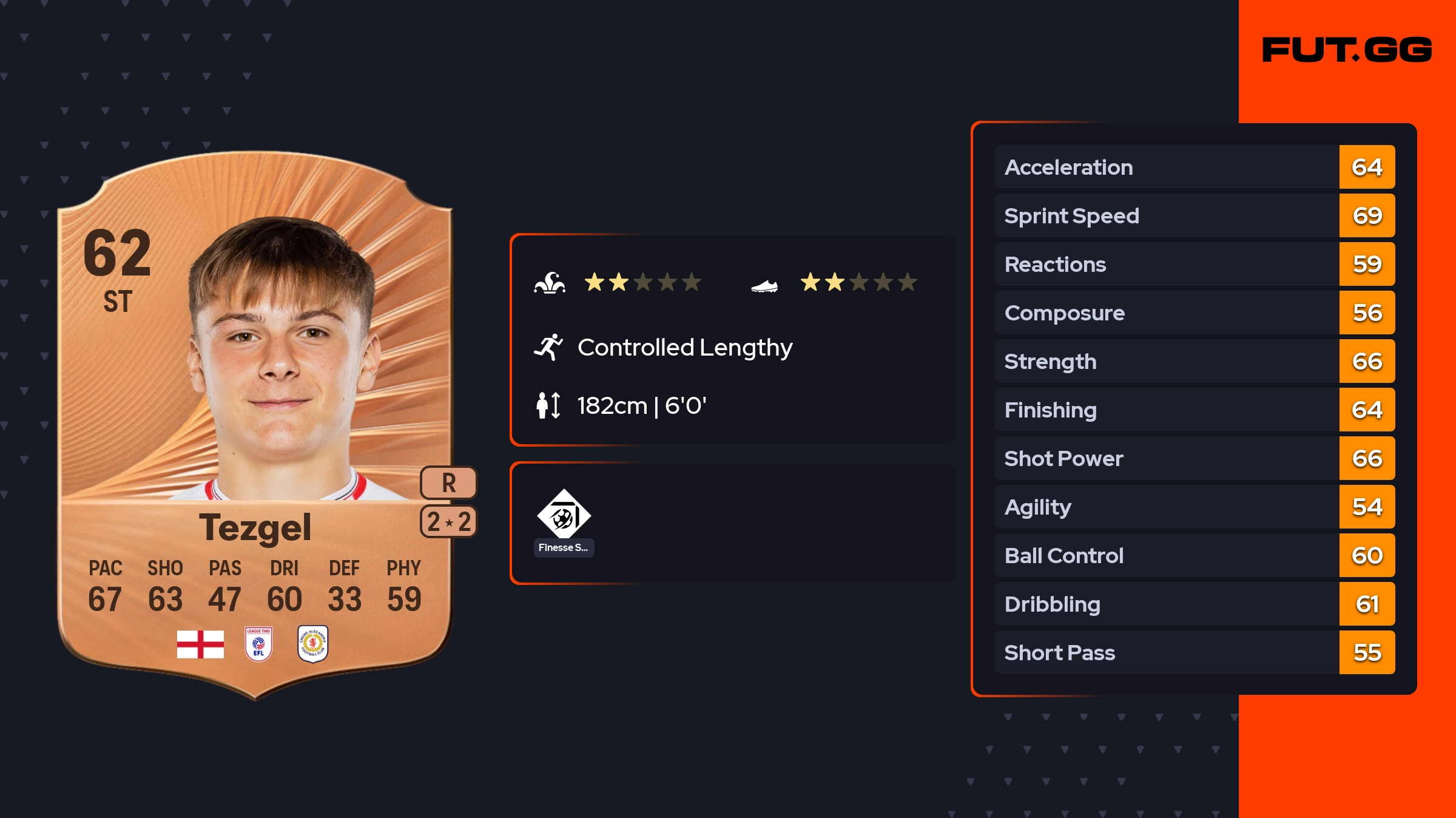1456x818 pixels.
Task: Click the R preferred foot badge
Action: (x=448, y=483)
